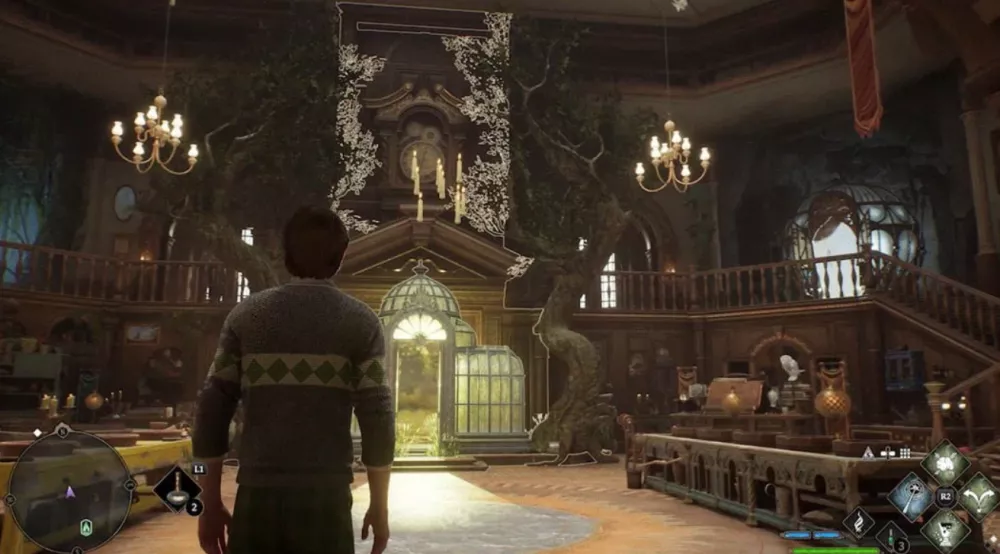Click the triangle icon above the spell diamonds
The image size is (1000, 554).
pyautogui.click(x=868, y=452)
